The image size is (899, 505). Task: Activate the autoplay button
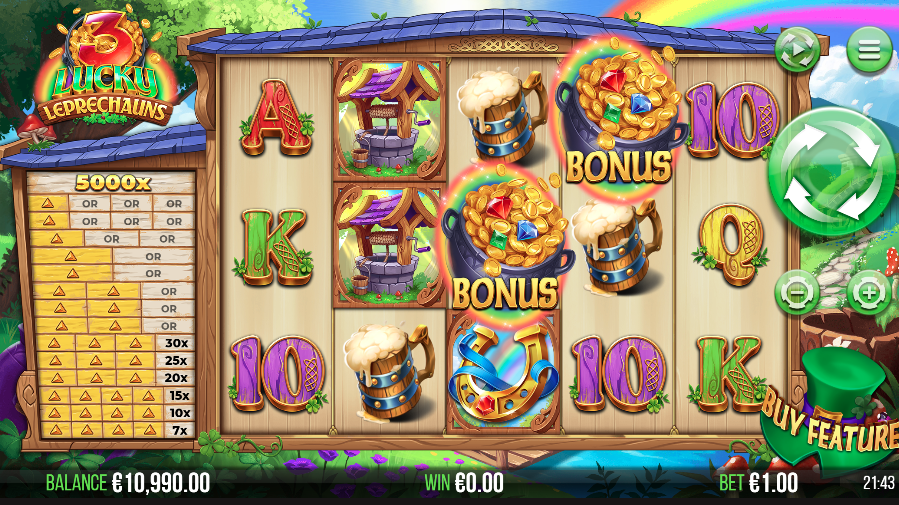coord(797,48)
